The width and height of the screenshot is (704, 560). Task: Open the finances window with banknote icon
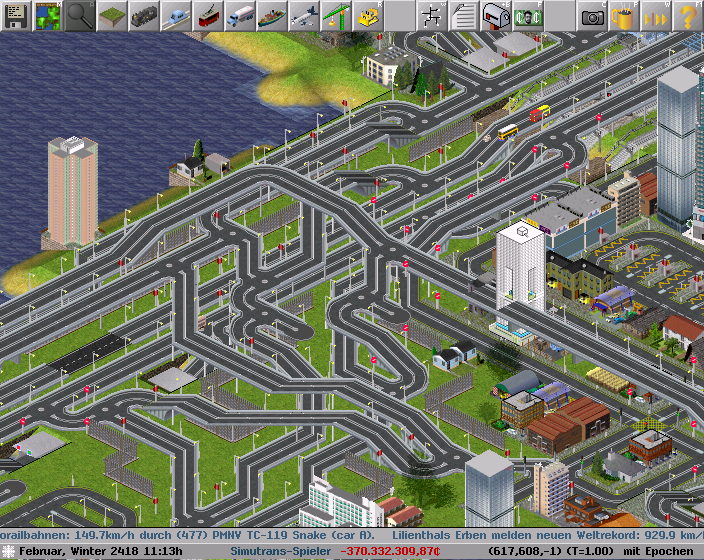pyautogui.click(x=528, y=16)
